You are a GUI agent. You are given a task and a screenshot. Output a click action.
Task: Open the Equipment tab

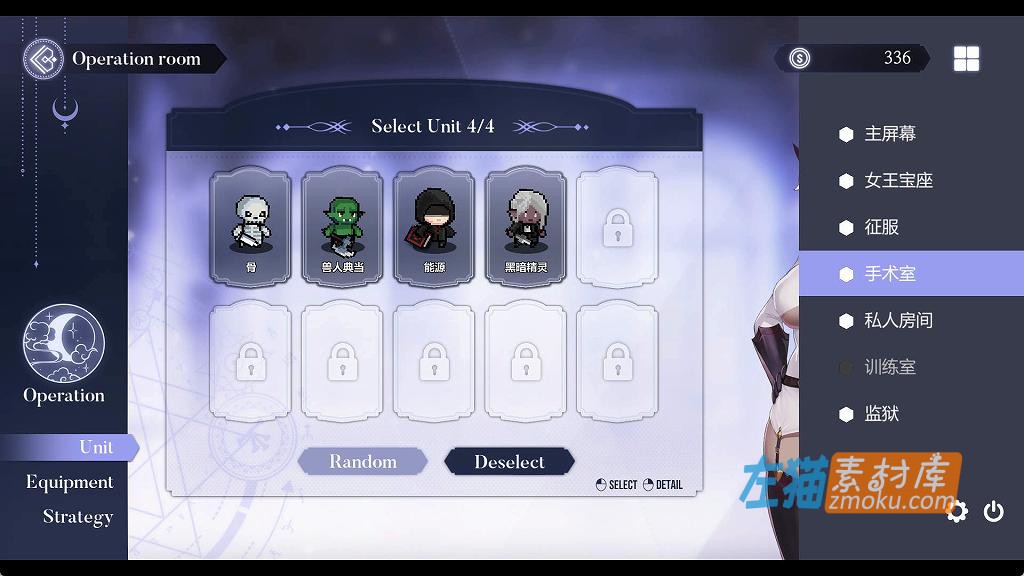tap(70, 482)
